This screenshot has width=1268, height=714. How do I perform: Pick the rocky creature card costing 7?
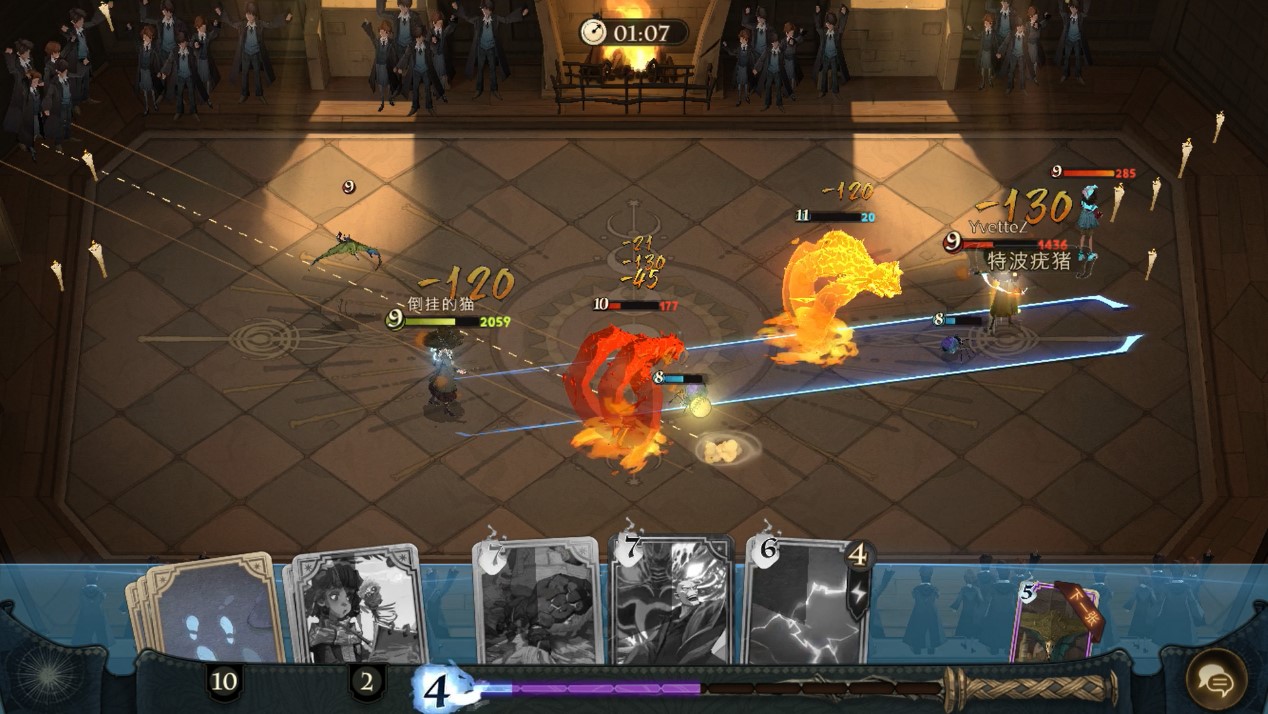coord(538,603)
